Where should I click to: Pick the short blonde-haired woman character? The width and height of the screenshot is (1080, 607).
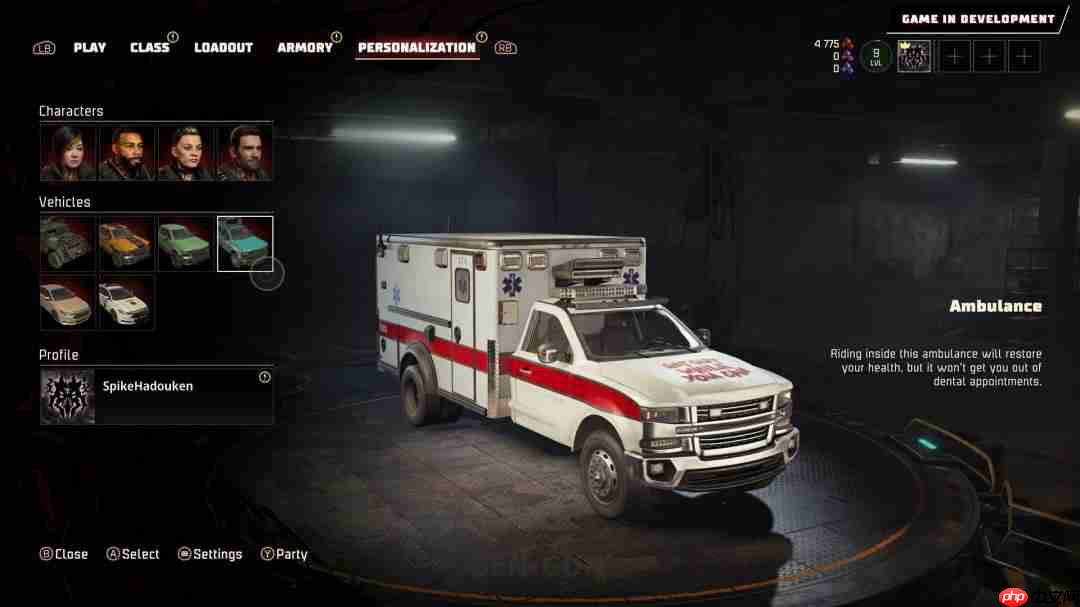[x=186, y=153]
